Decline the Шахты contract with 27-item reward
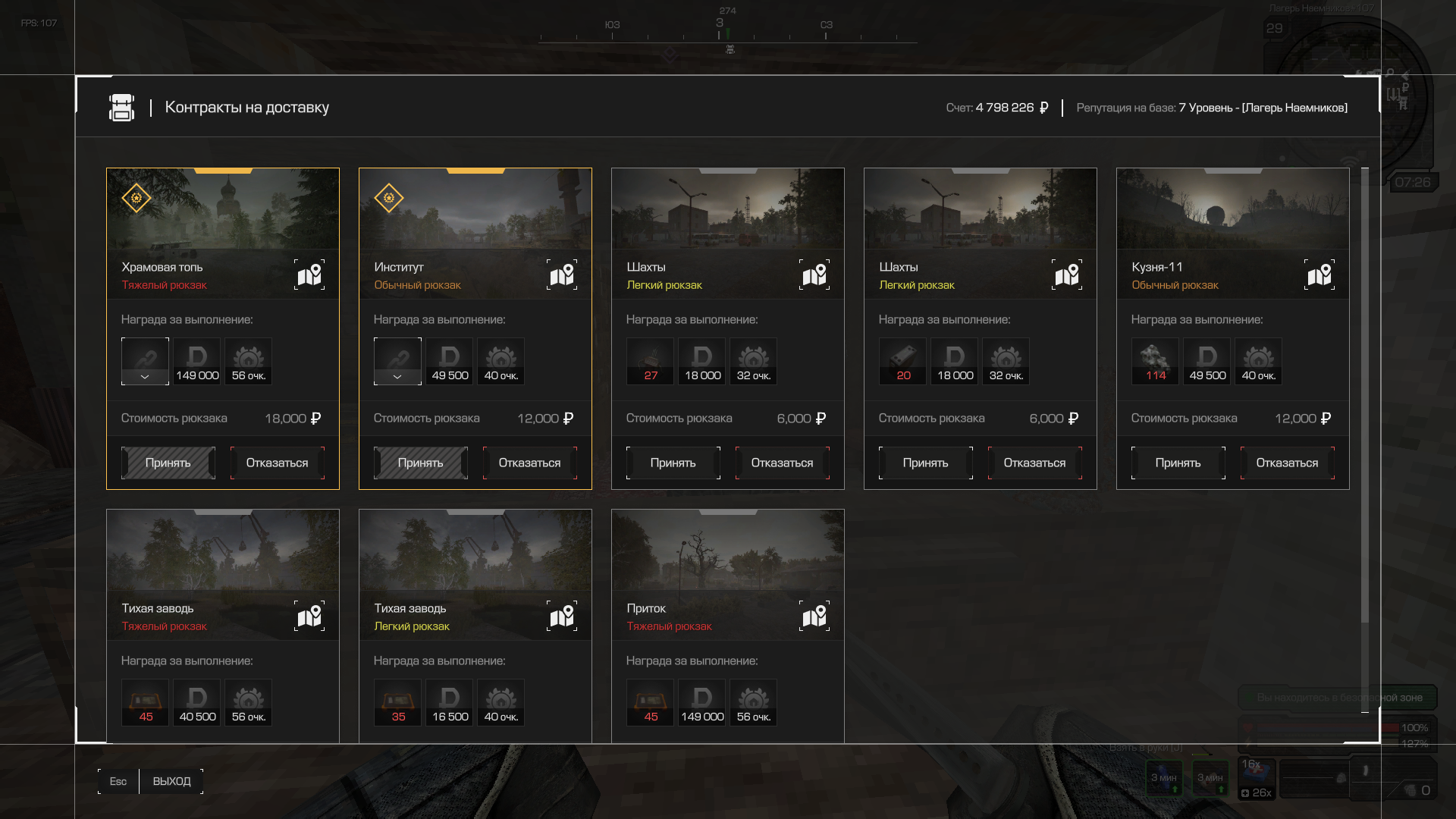 [x=782, y=463]
